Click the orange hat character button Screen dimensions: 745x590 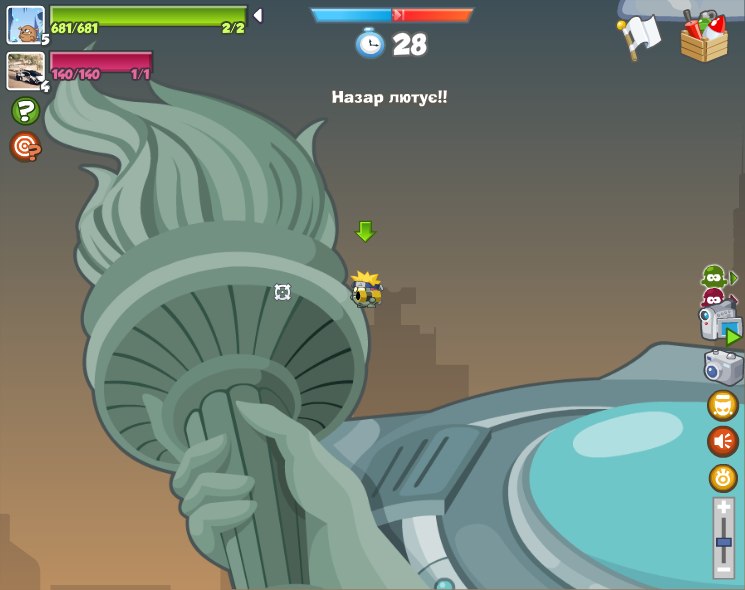coord(723,405)
